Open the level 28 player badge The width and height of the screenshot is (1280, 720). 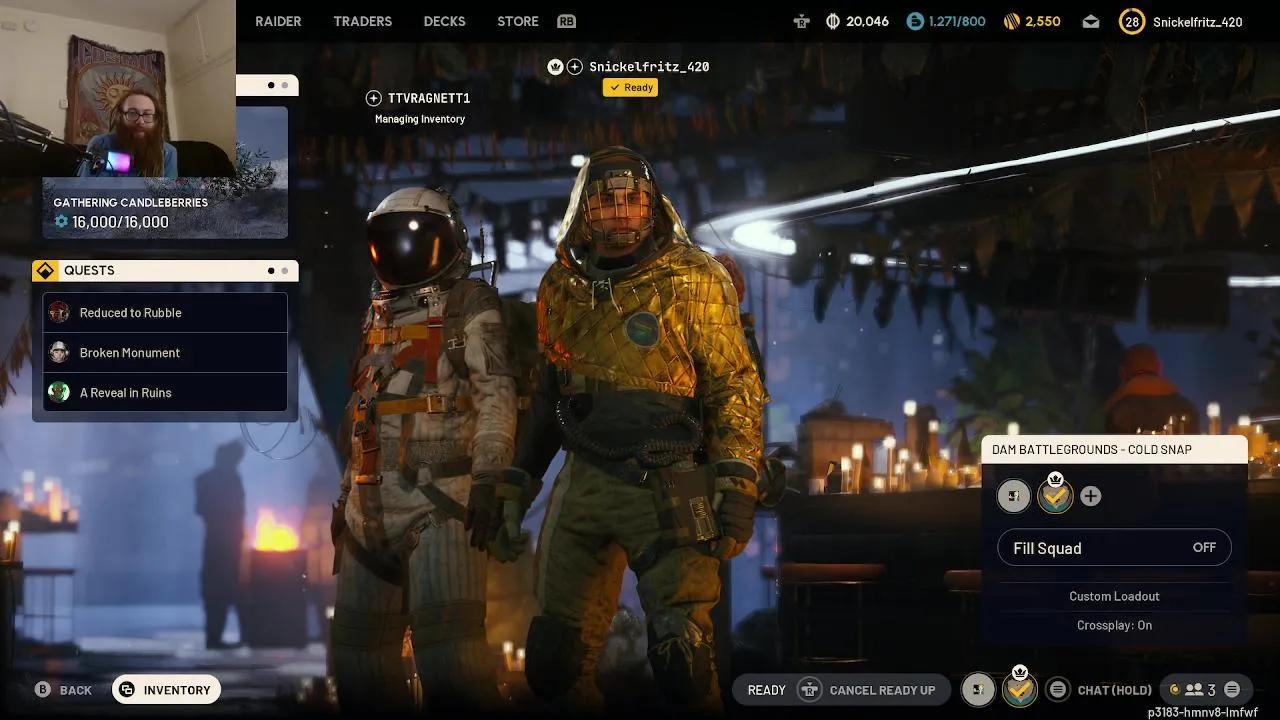click(x=1131, y=21)
